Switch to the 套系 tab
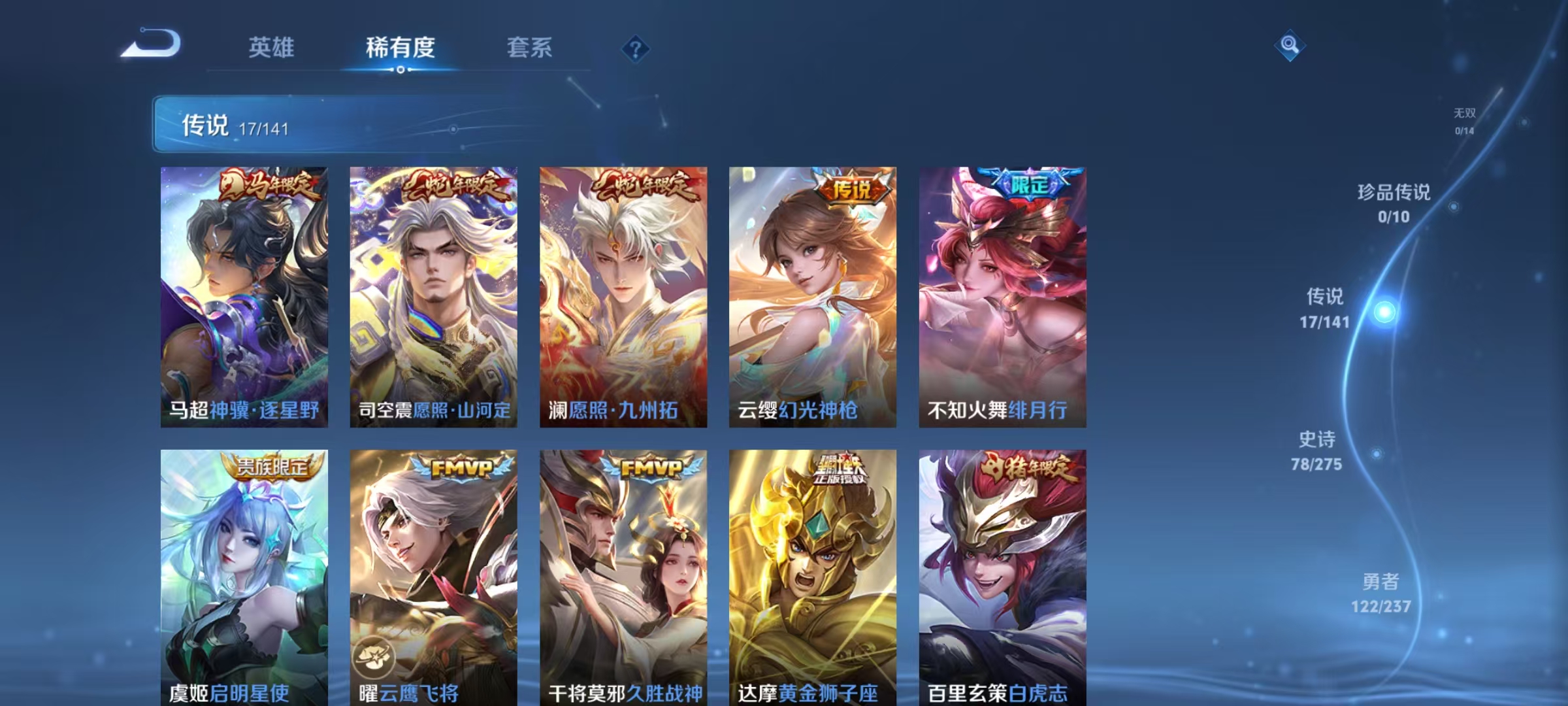This screenshot has width=1568, height=706. (x=530, y=48)
